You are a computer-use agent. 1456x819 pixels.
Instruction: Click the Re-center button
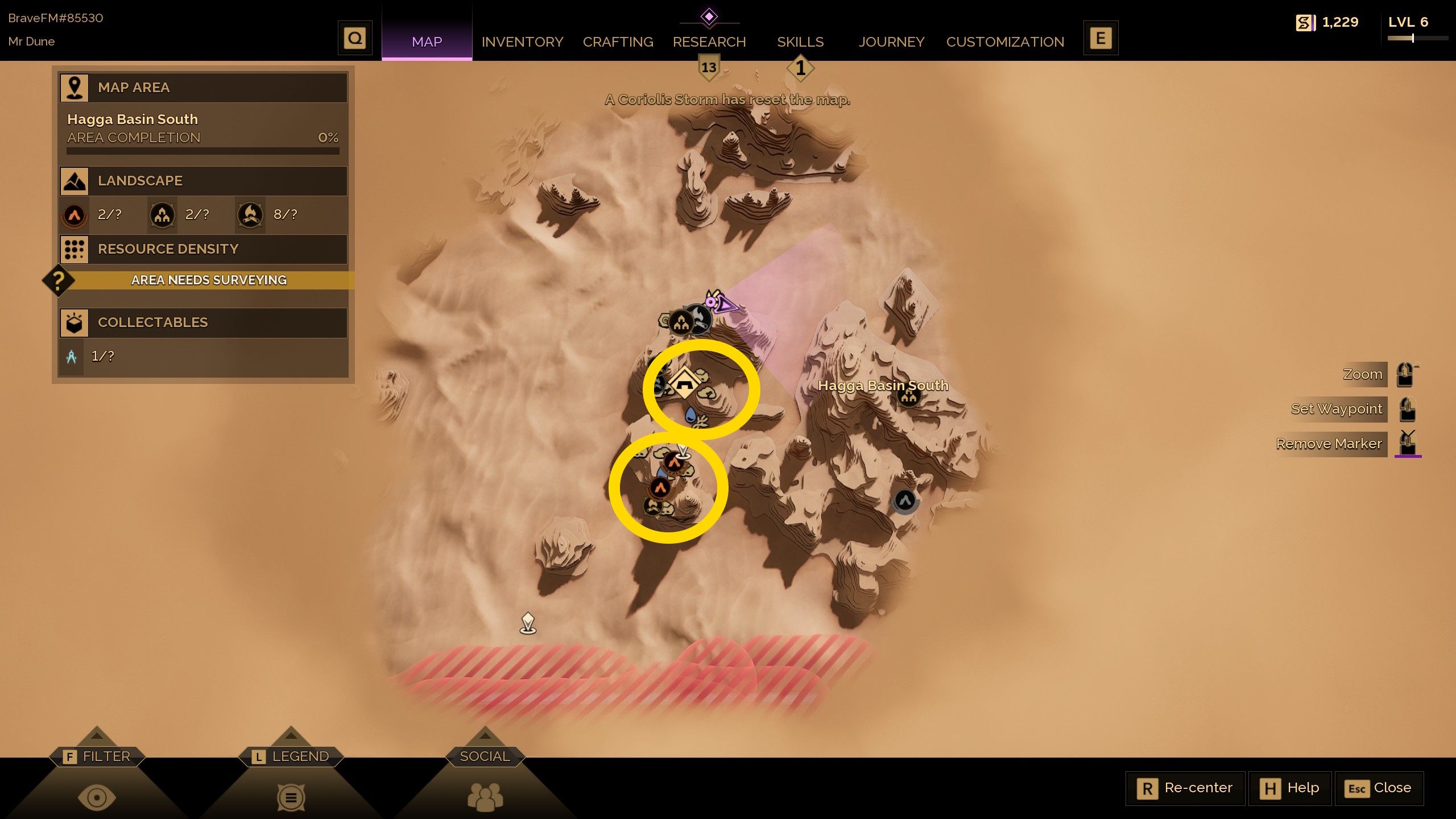pyautogui.click(x=1185, y=788)
